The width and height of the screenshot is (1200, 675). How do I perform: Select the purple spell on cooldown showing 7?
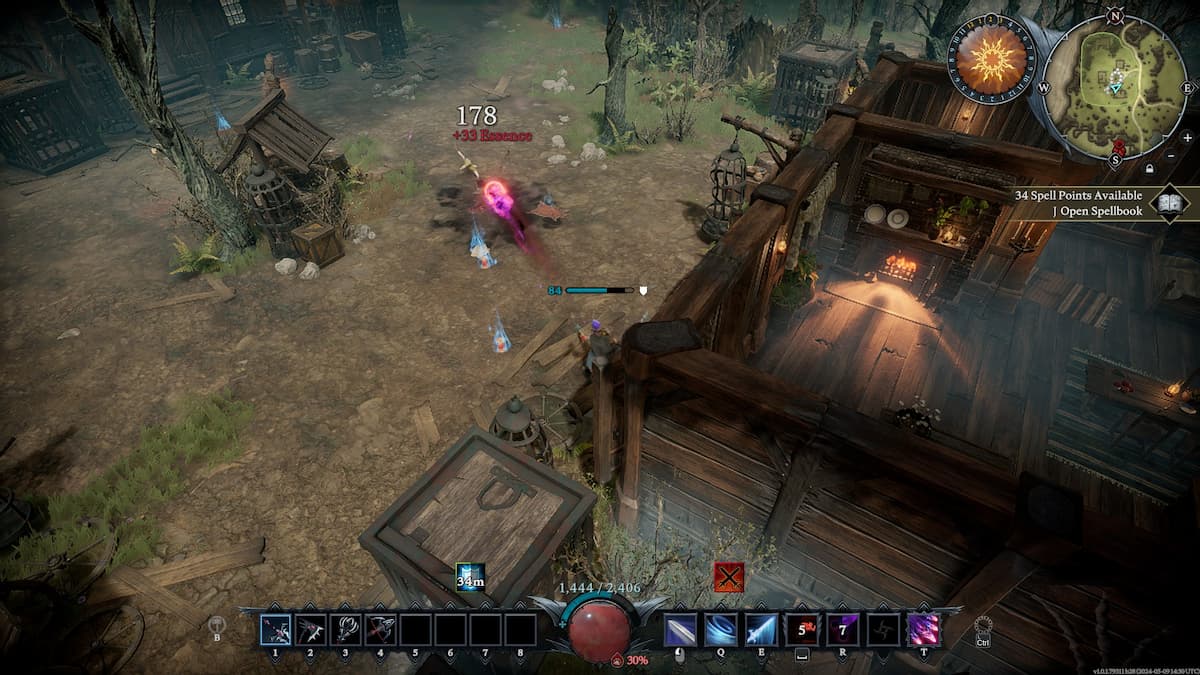(842, 630)
